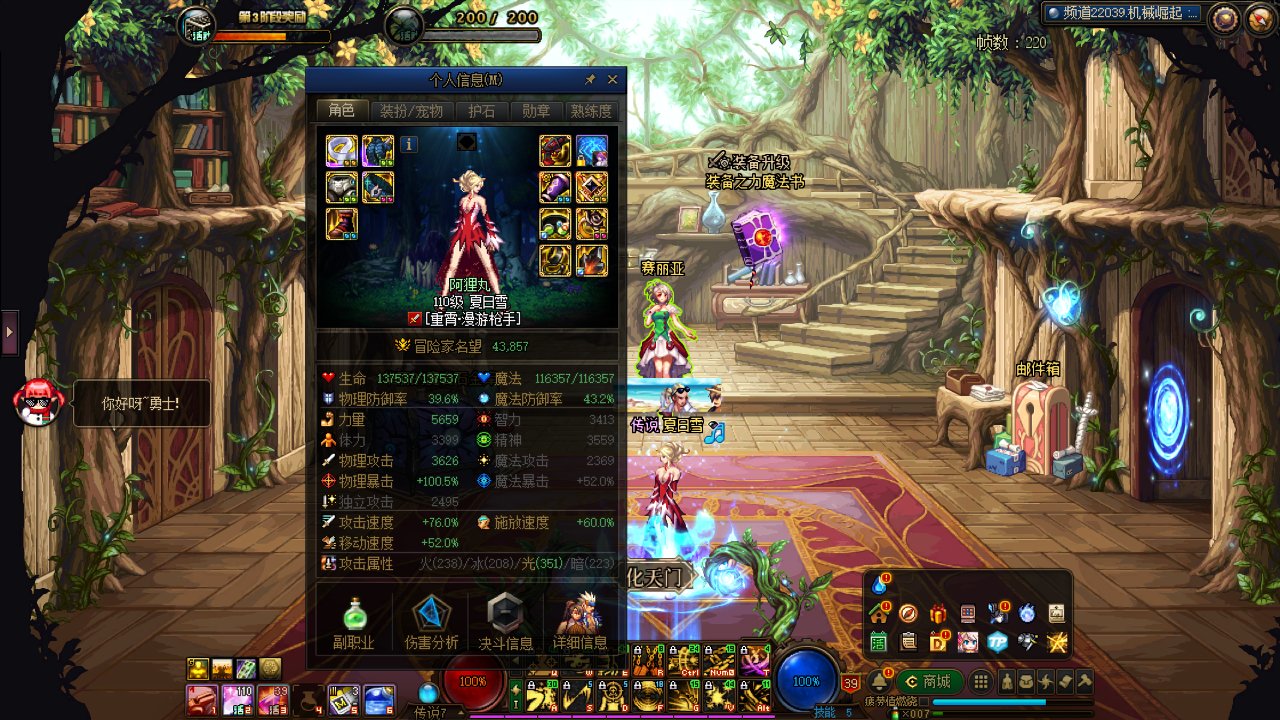
Task: Select the 勋章 tab
Action: [x=536, y=111]
